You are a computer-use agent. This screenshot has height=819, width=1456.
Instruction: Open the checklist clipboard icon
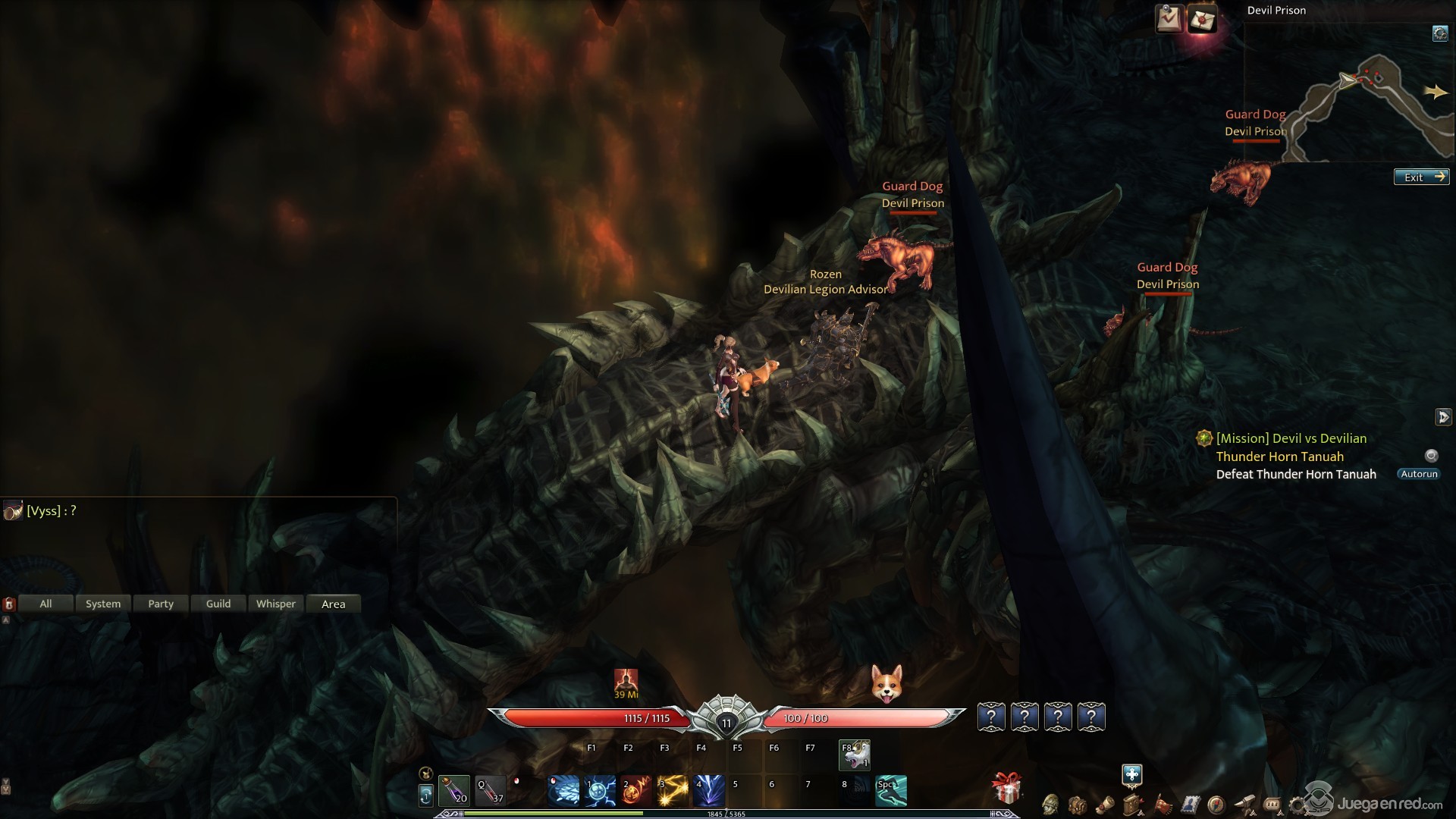1169,19
